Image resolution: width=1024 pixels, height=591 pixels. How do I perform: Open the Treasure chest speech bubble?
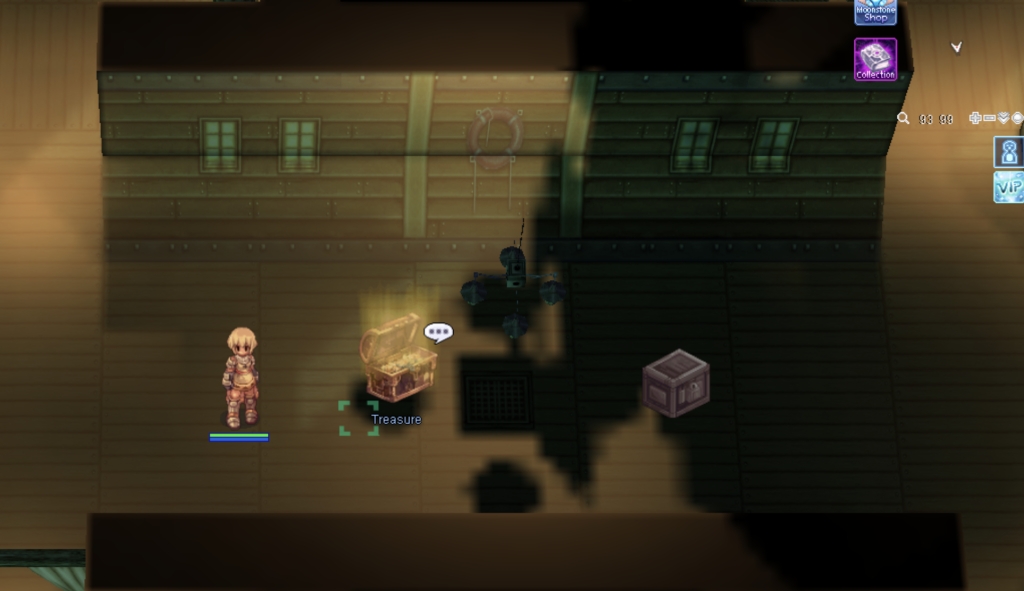[x=438, y=332]
